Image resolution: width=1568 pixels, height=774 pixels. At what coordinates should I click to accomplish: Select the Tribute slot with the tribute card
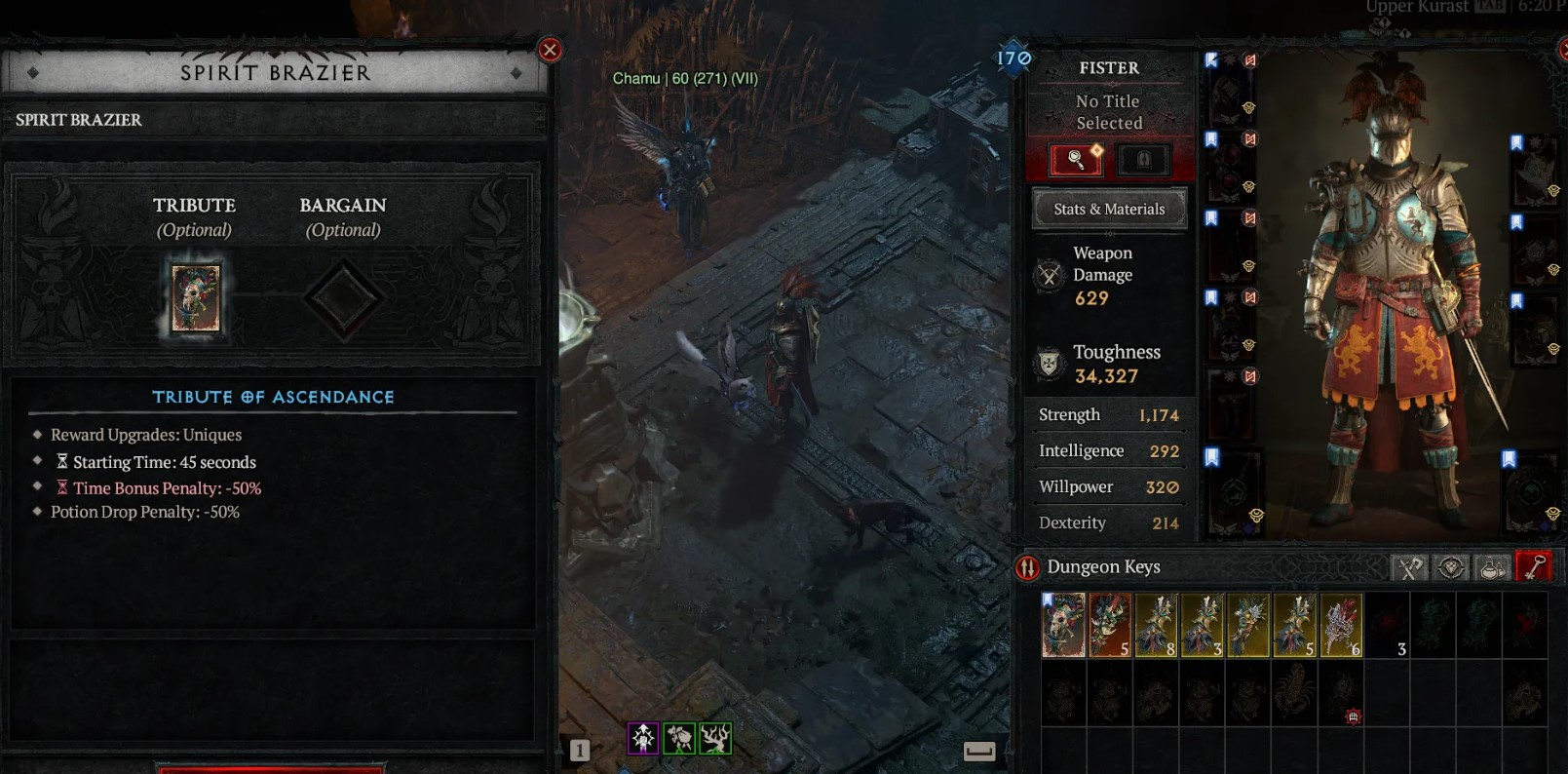coord(196,298)
